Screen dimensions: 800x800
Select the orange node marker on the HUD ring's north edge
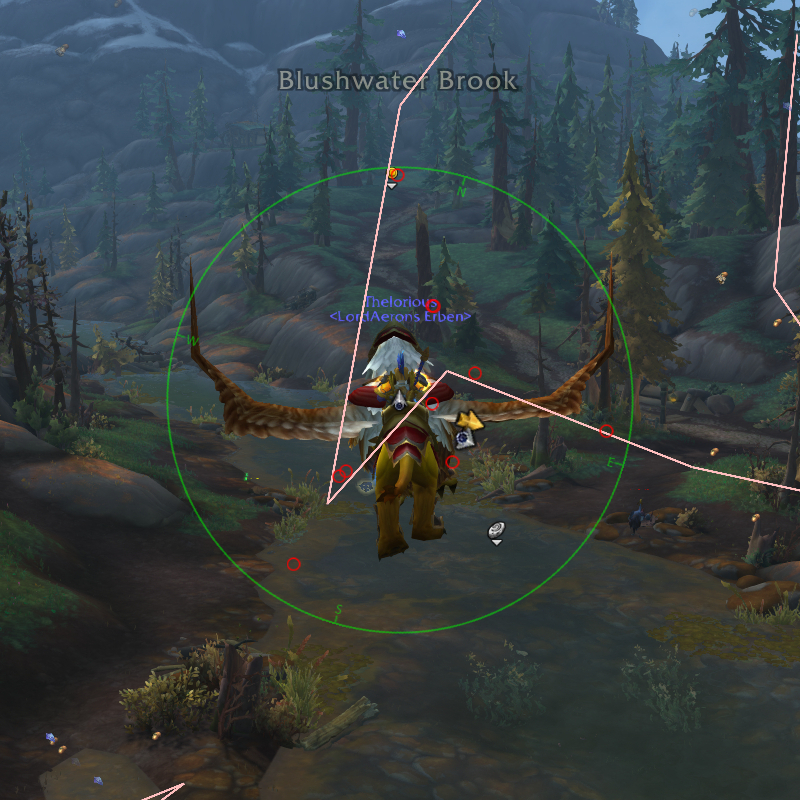(x=392, y=174)
